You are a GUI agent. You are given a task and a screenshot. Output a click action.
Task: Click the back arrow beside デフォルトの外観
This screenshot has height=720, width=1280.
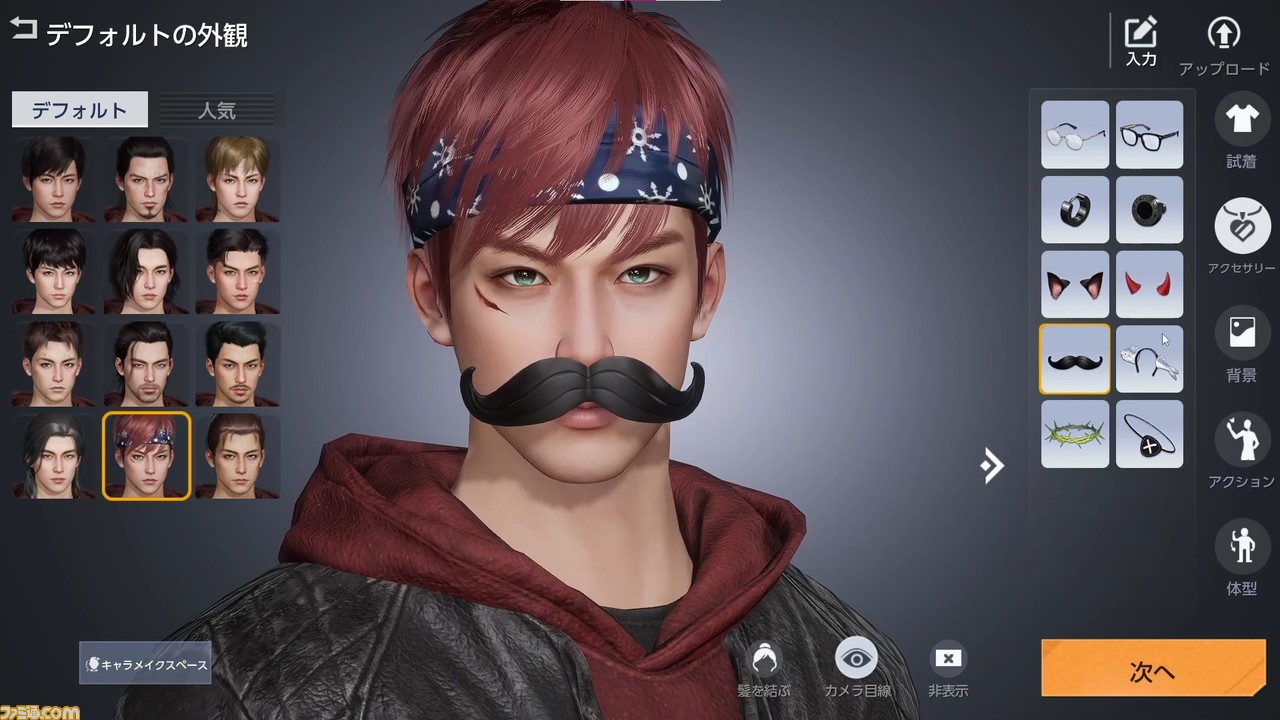(x=23, y=29)
